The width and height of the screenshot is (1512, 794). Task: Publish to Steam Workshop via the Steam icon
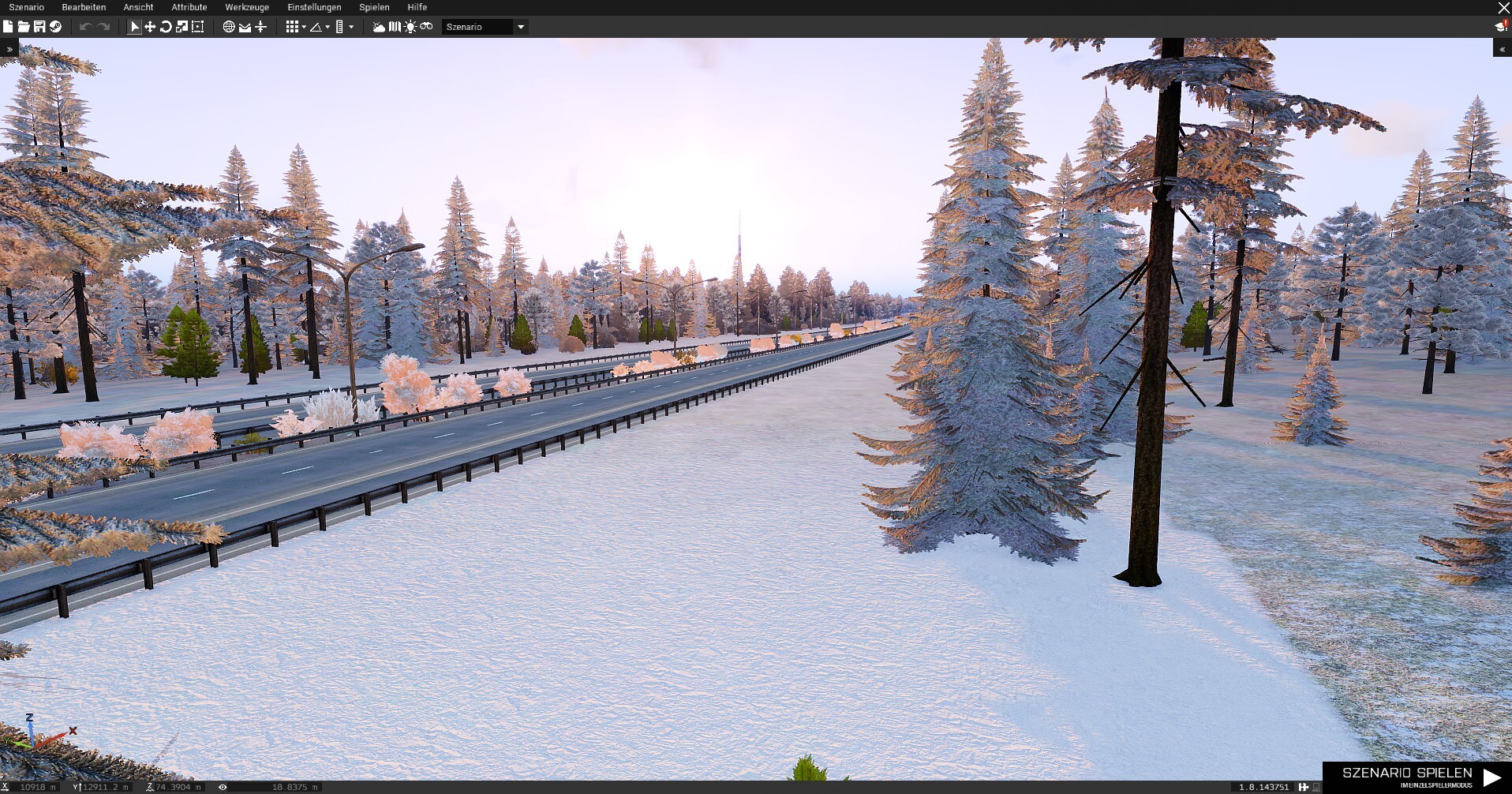point(55,27)
